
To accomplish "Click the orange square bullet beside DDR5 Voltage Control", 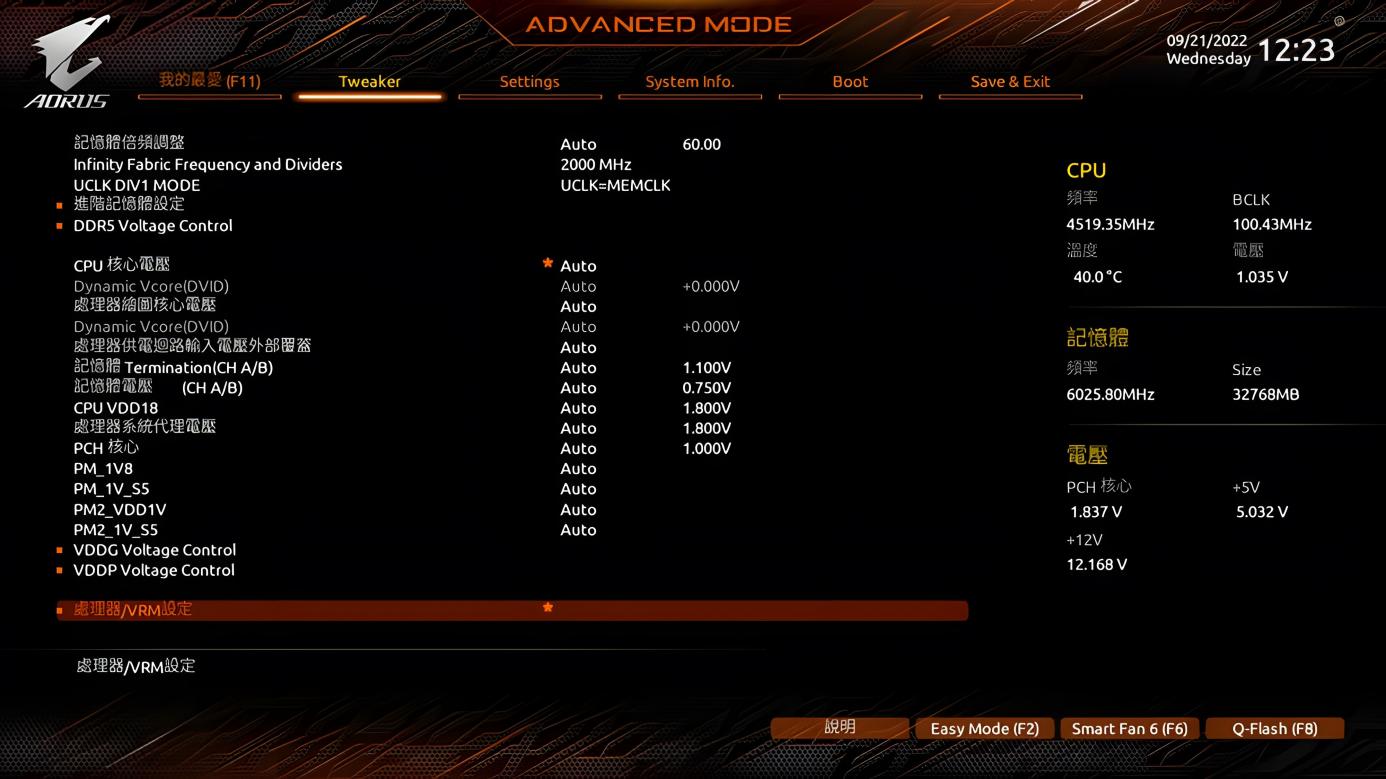I will pos(58,225).
